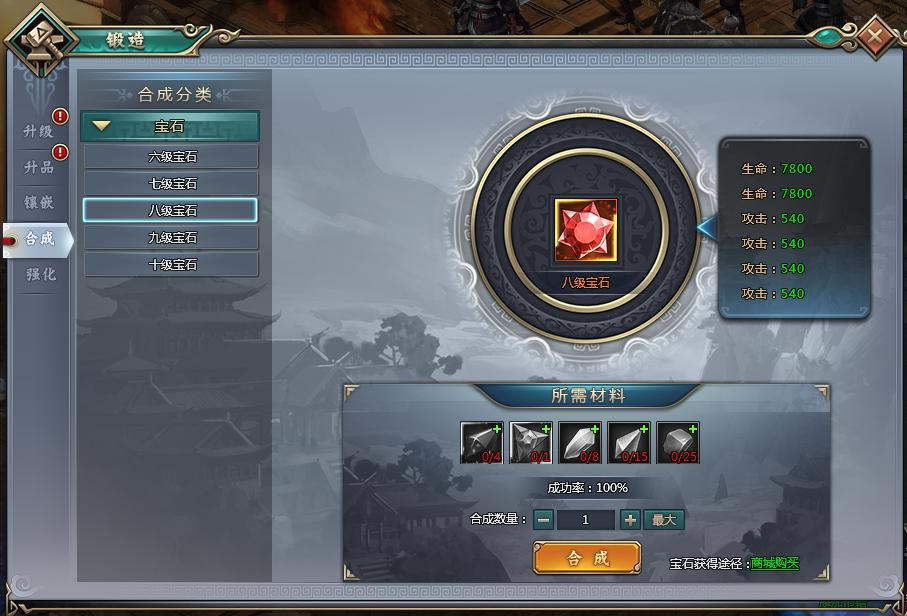Click the synthesis quantity input field
Viewport: 907px width, 616px height.
coord(585,519)
